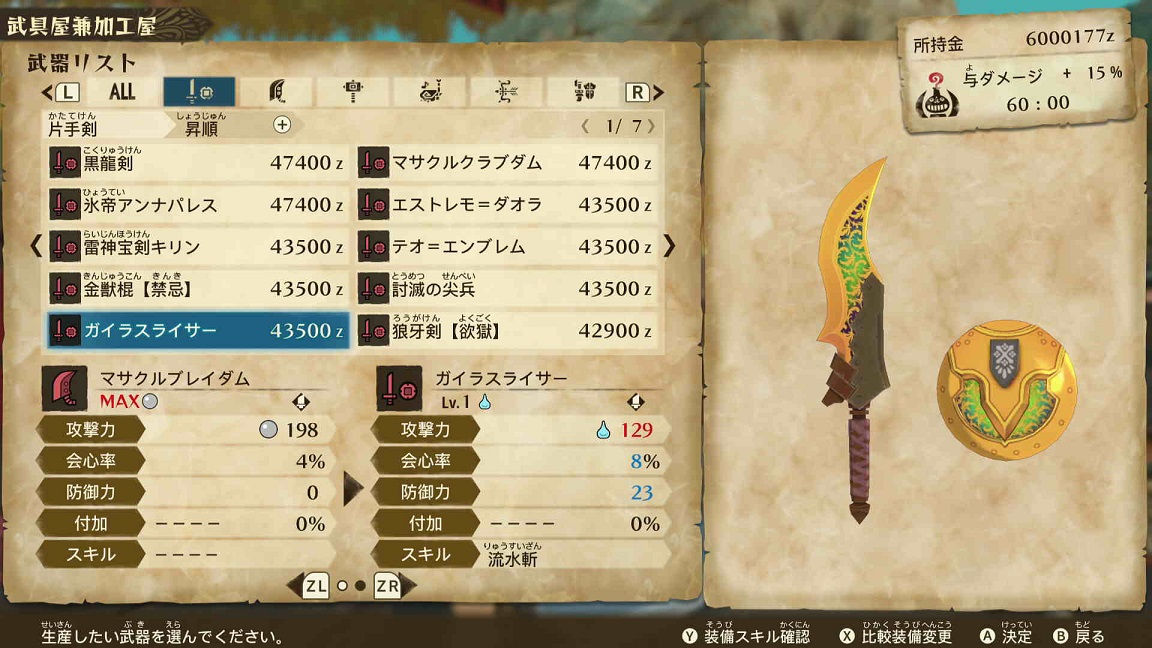Switch to the gunlance weapon tab

click(x=585, y=92)
